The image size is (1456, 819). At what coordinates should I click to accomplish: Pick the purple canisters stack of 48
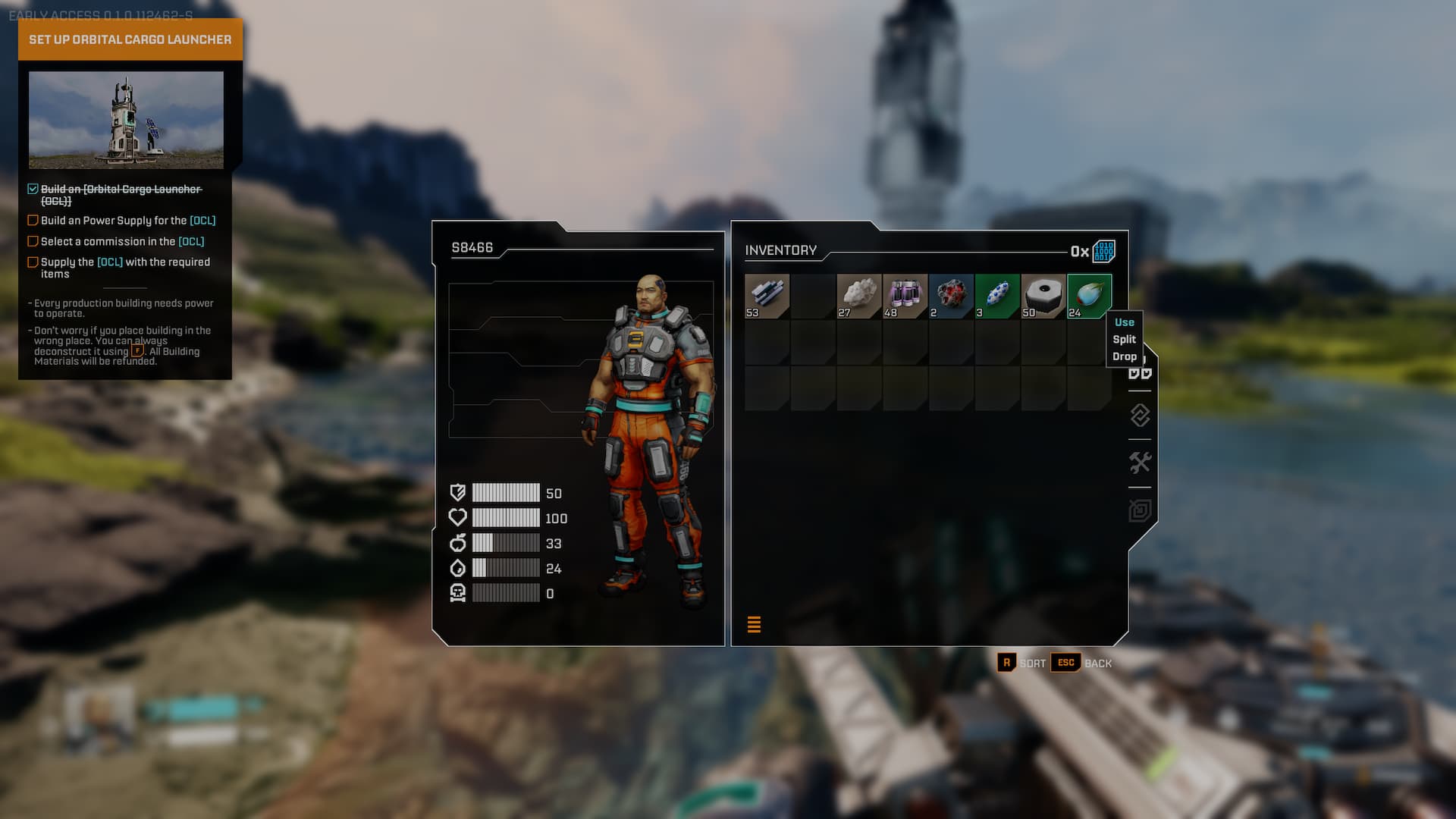tap(905, 296)
